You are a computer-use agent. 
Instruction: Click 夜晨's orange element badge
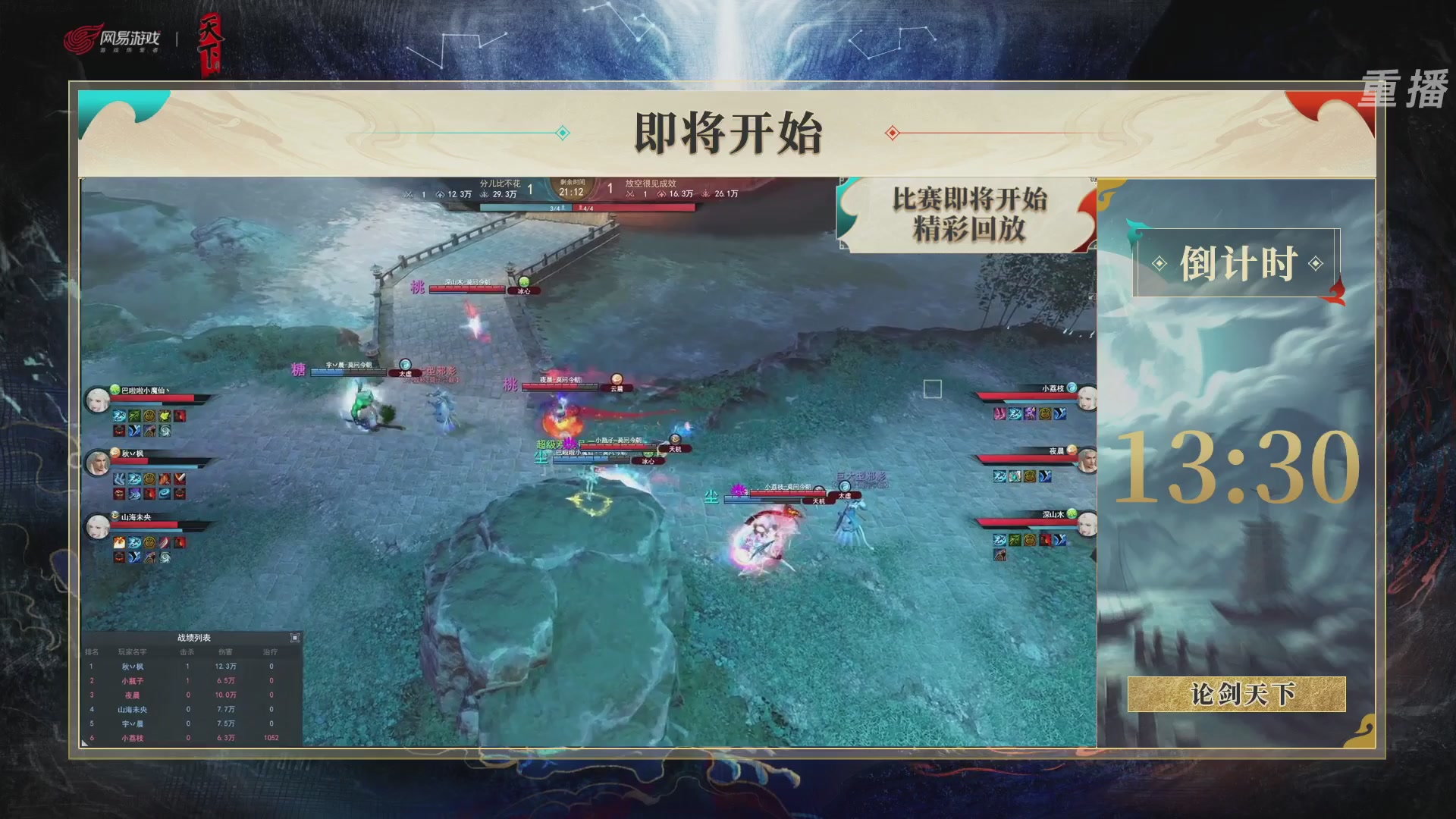pos(1072,450)
